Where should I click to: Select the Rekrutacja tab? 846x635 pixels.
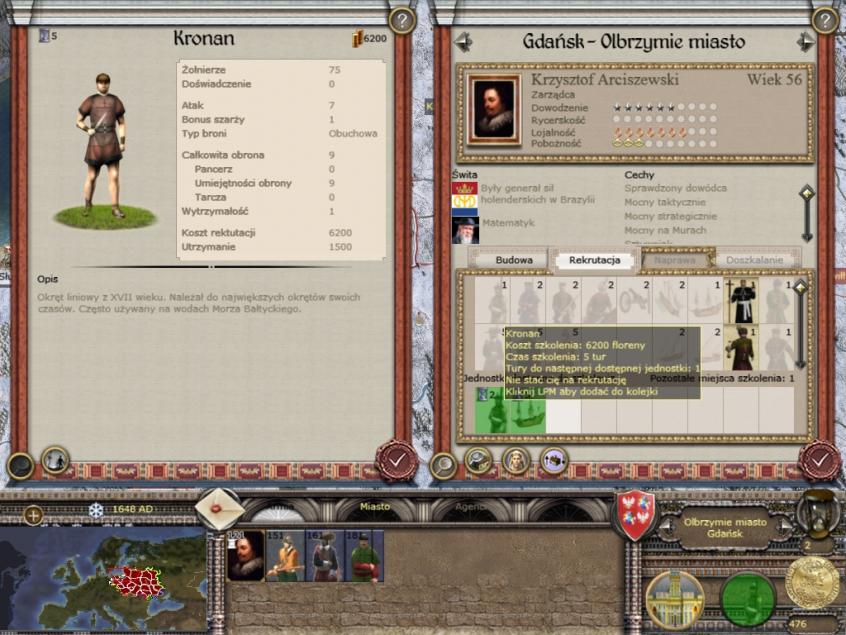pyautogui.click(x=595, y=260)
